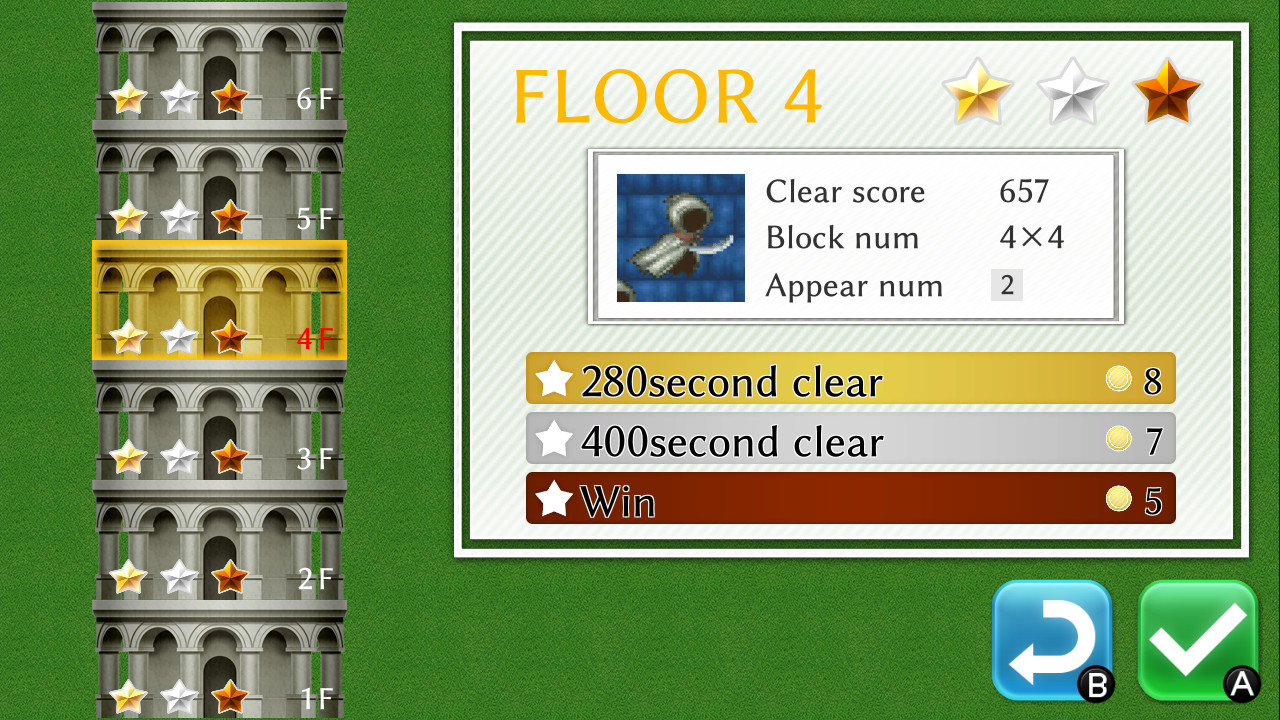
Task: Click the gold star on floor 6F
Action: (x=128, y=96)
